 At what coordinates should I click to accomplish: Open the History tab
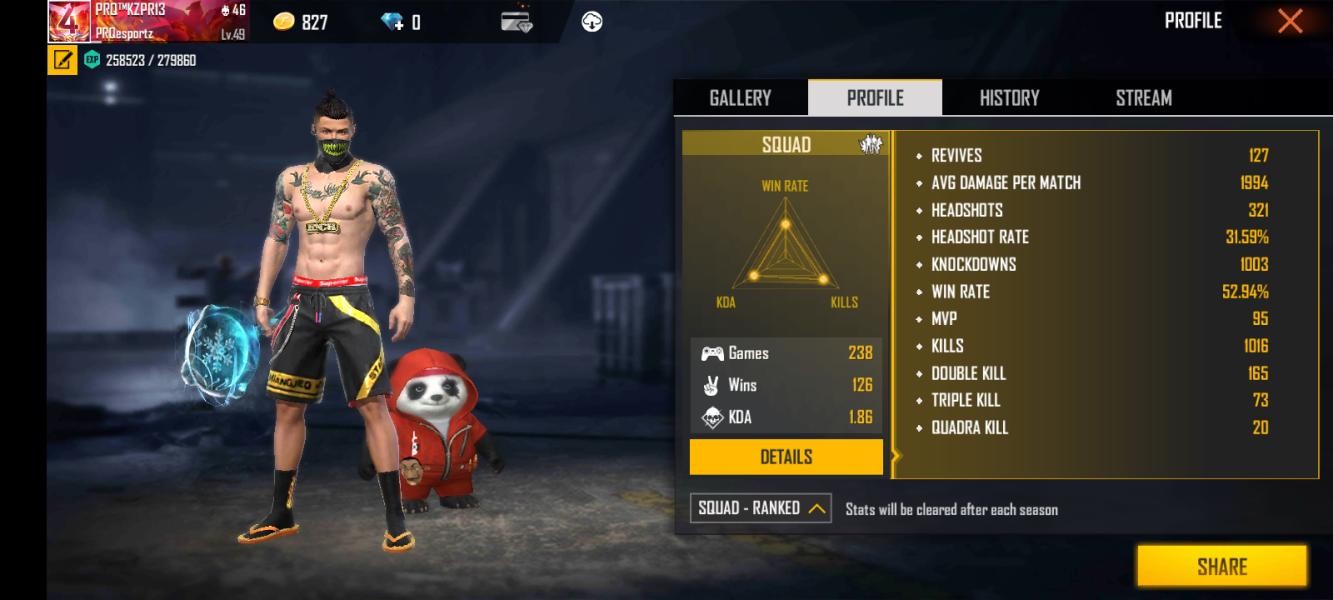(1009, 98)
